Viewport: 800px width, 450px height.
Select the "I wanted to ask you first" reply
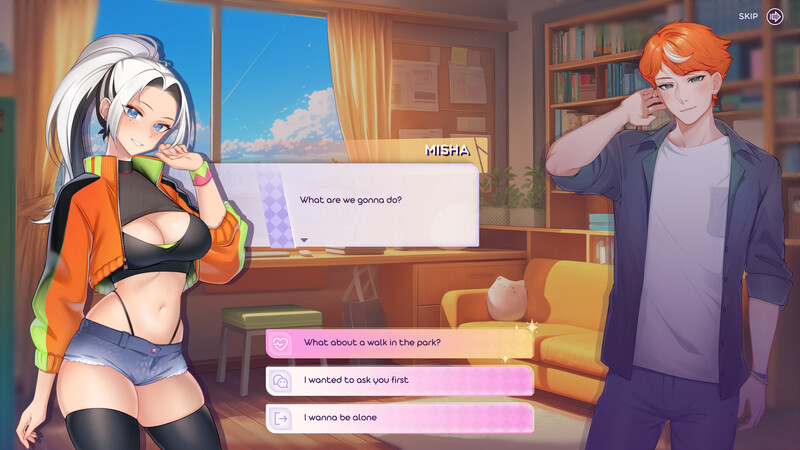(x=399, y=380)
